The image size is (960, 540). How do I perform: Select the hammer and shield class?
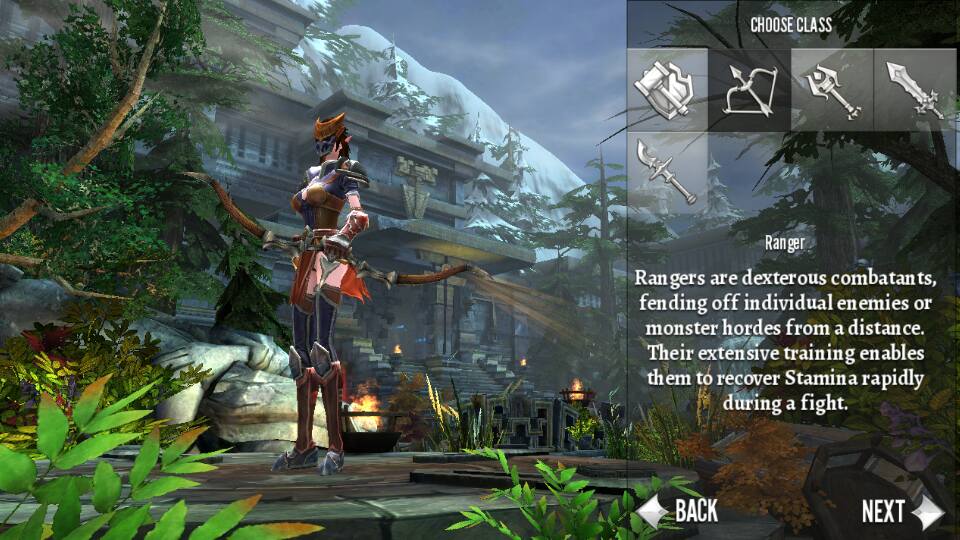669,88
